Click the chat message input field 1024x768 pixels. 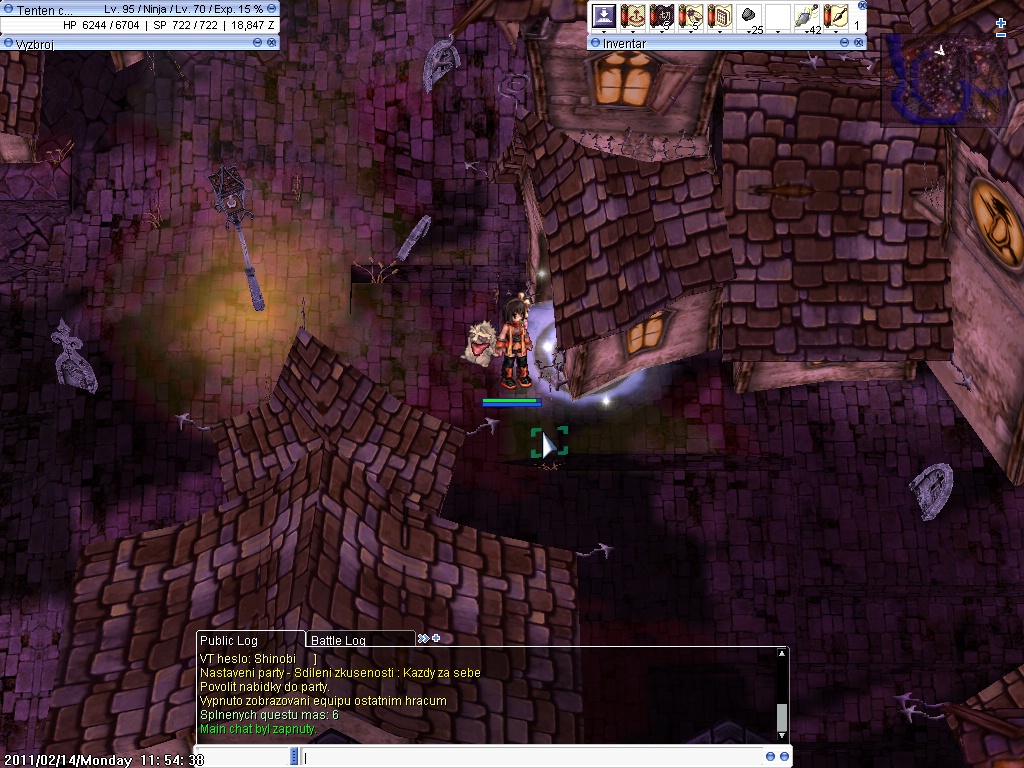pyautogui.click(x=530, y=757)
